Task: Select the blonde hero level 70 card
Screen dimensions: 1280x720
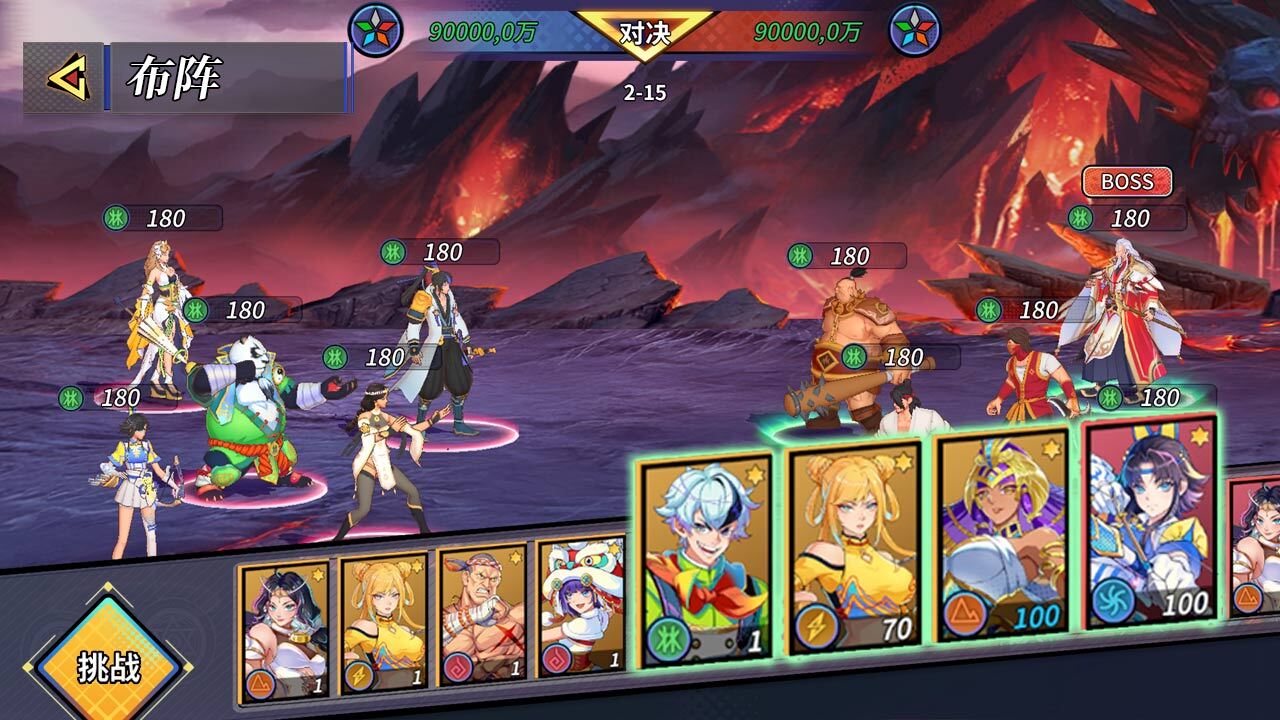Action: (x=855, y=548)
